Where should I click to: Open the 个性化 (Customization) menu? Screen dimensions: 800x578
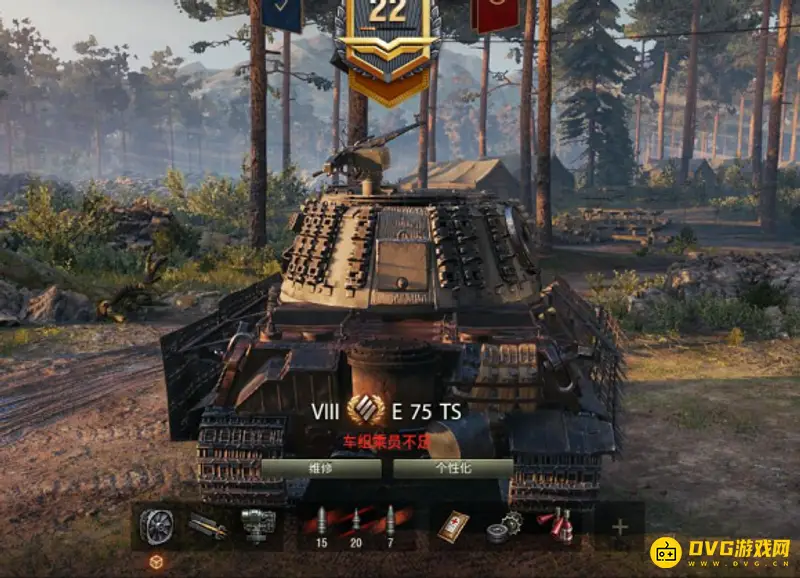point(452,467)
